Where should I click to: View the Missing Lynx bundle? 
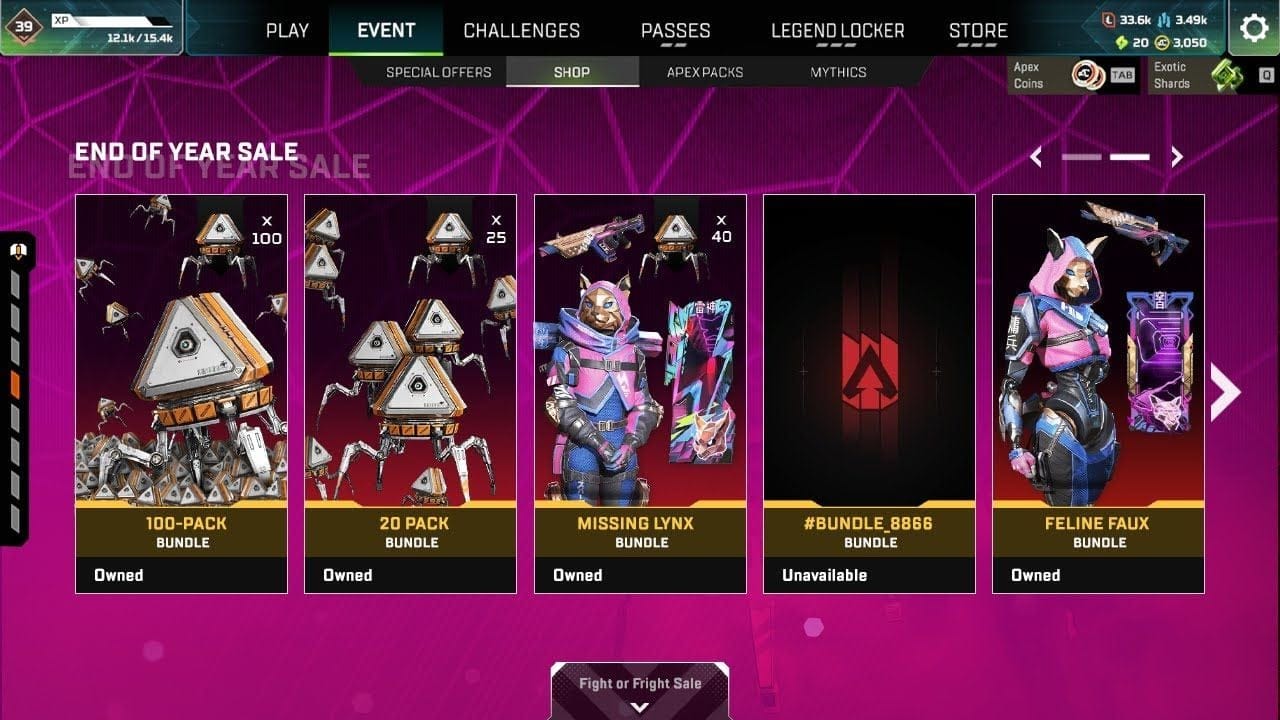(640, 393)
